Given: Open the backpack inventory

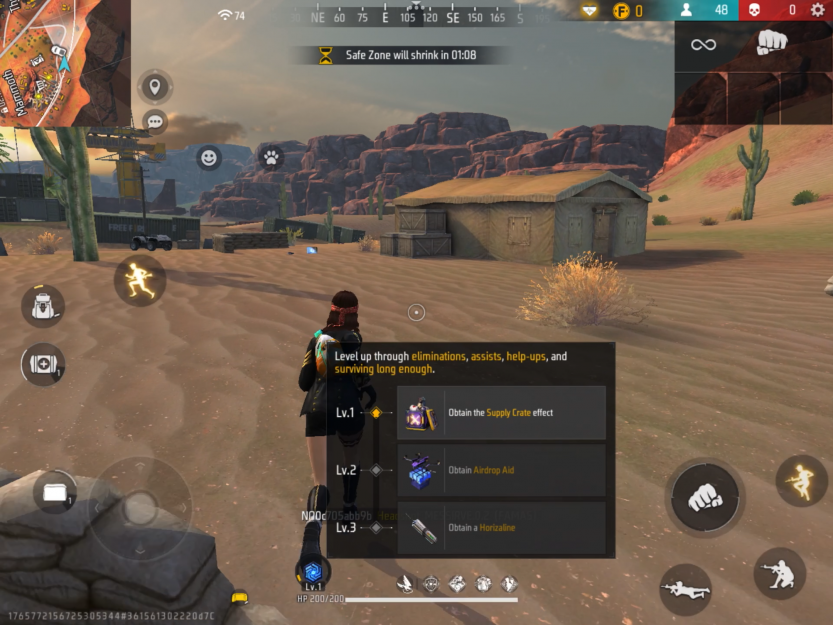Looking at the screenshot, I should [43, 306].
